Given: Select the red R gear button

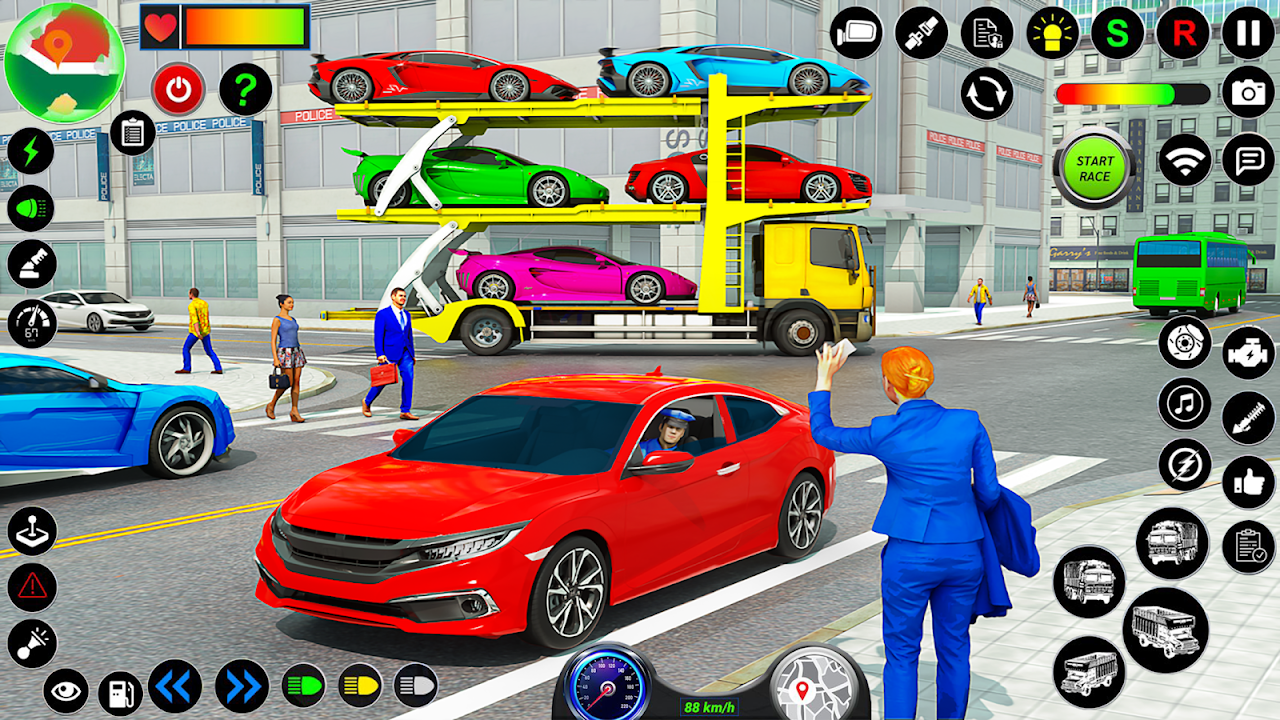Looking at the screenshot, I should click(x=1183, y=33).
